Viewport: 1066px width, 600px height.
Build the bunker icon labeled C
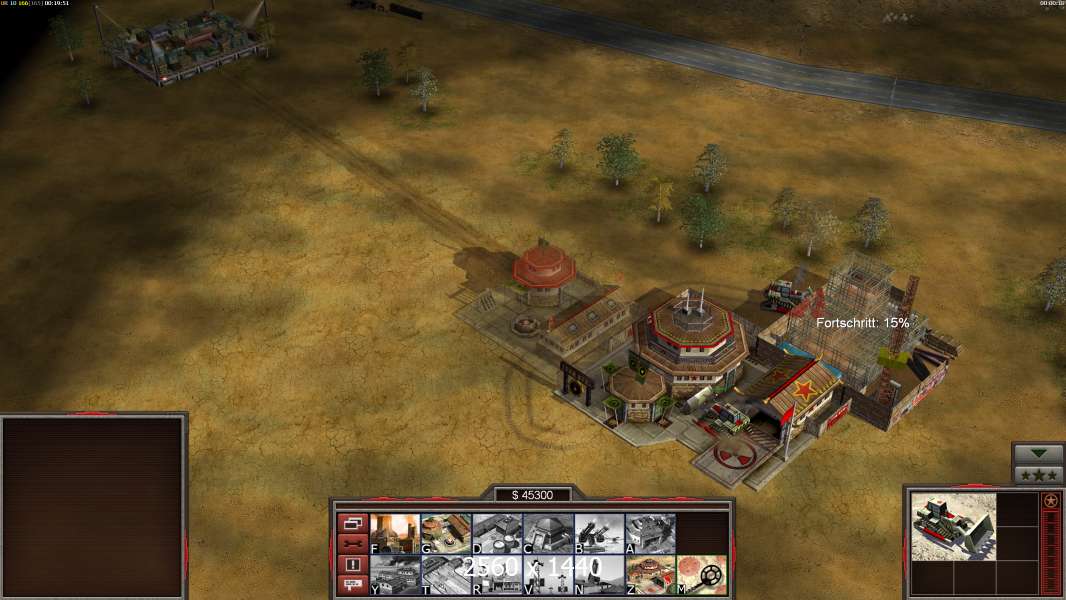(x=548, y=534)
